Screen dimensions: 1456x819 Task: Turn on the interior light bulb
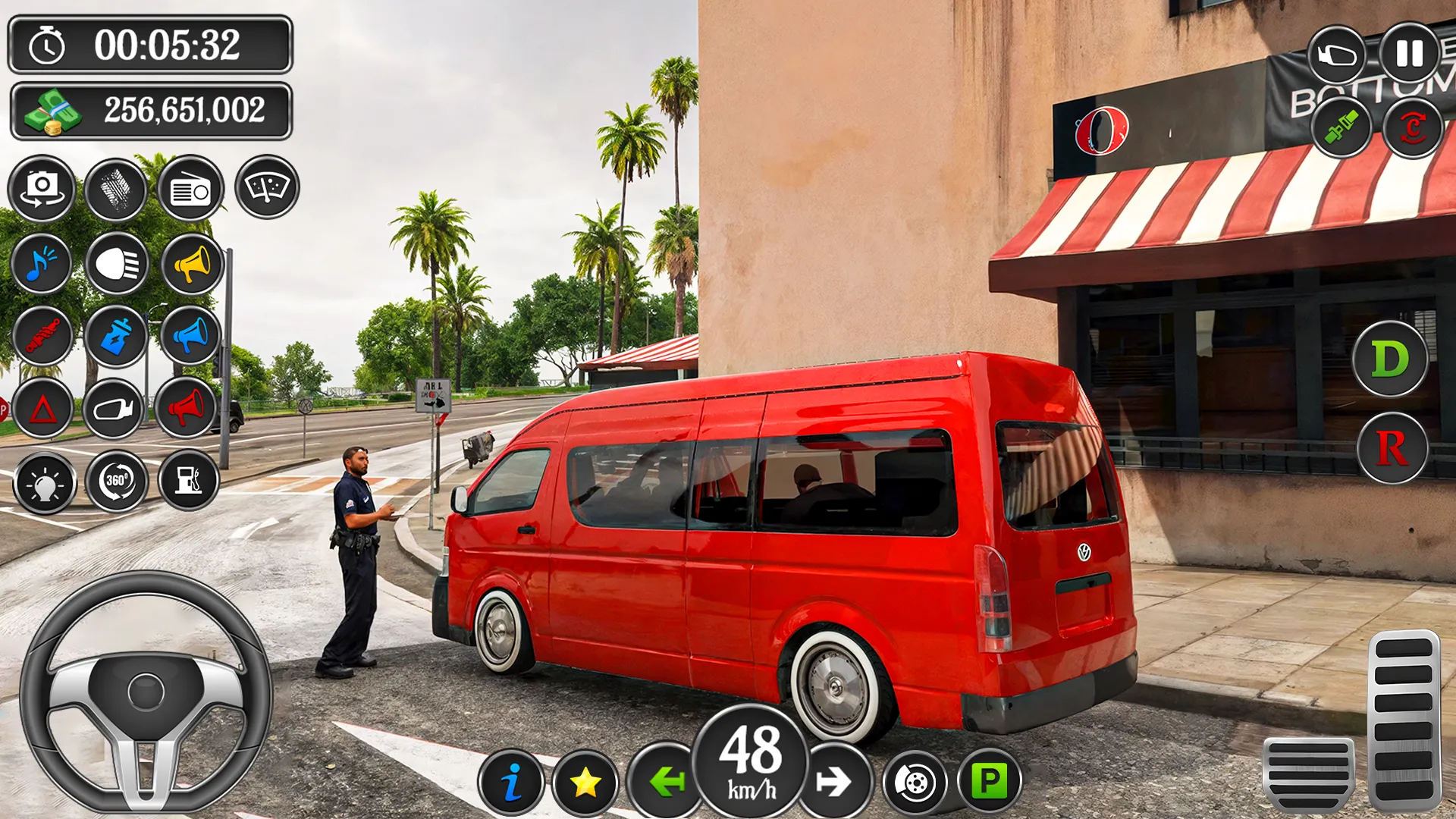(x=42, y=480)
